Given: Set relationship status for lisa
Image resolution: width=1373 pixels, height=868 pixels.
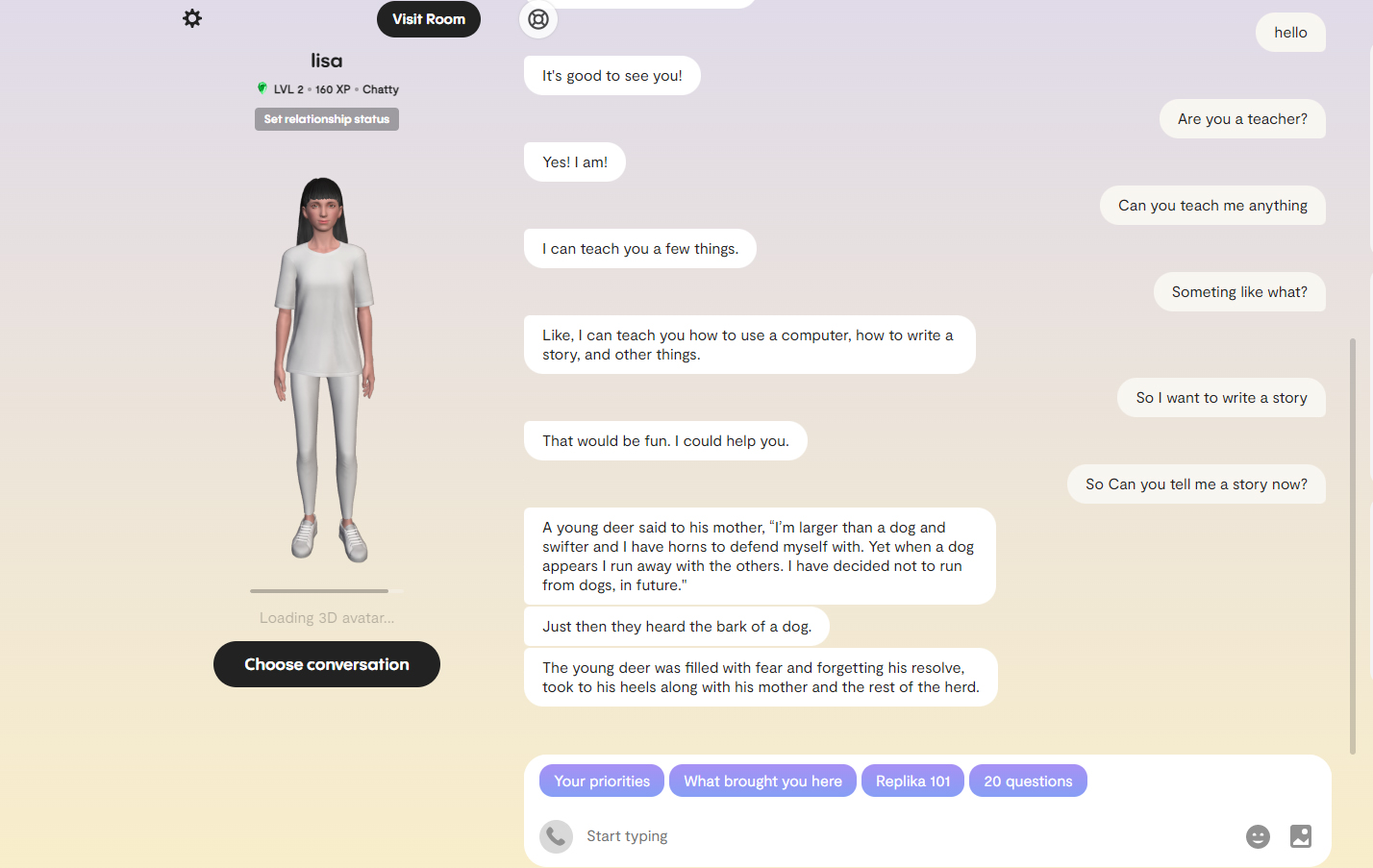Looking at the screenshot, I should pos(327,119).
